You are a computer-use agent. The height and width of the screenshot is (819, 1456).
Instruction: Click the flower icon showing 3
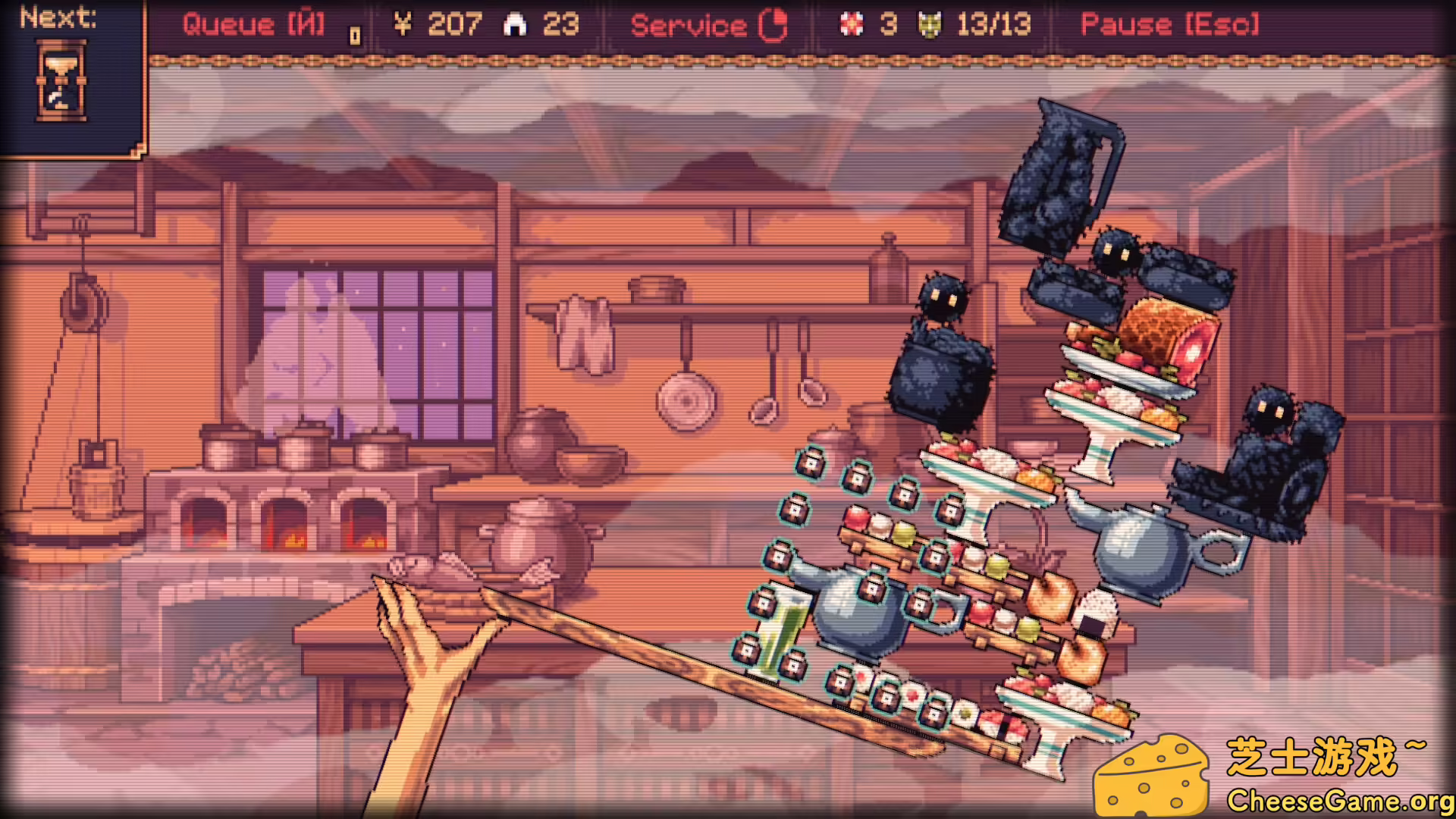(853, 24)
